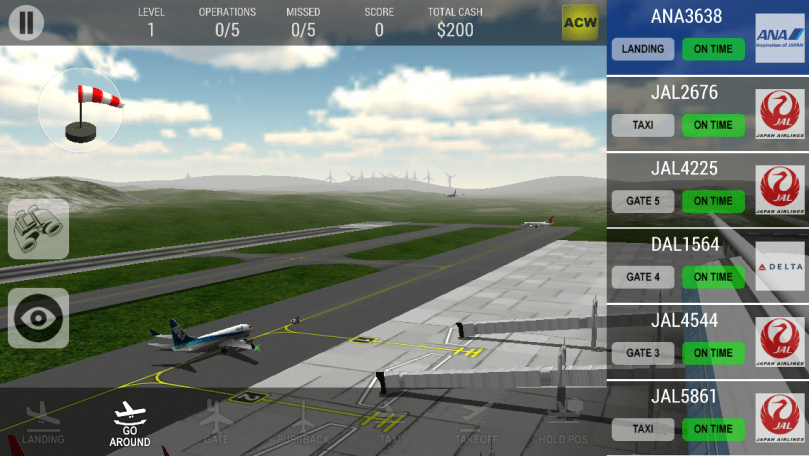Click the Landing status button on ANA3638
The width and height of the screenshot is (809, 456).
pos(643,49)
